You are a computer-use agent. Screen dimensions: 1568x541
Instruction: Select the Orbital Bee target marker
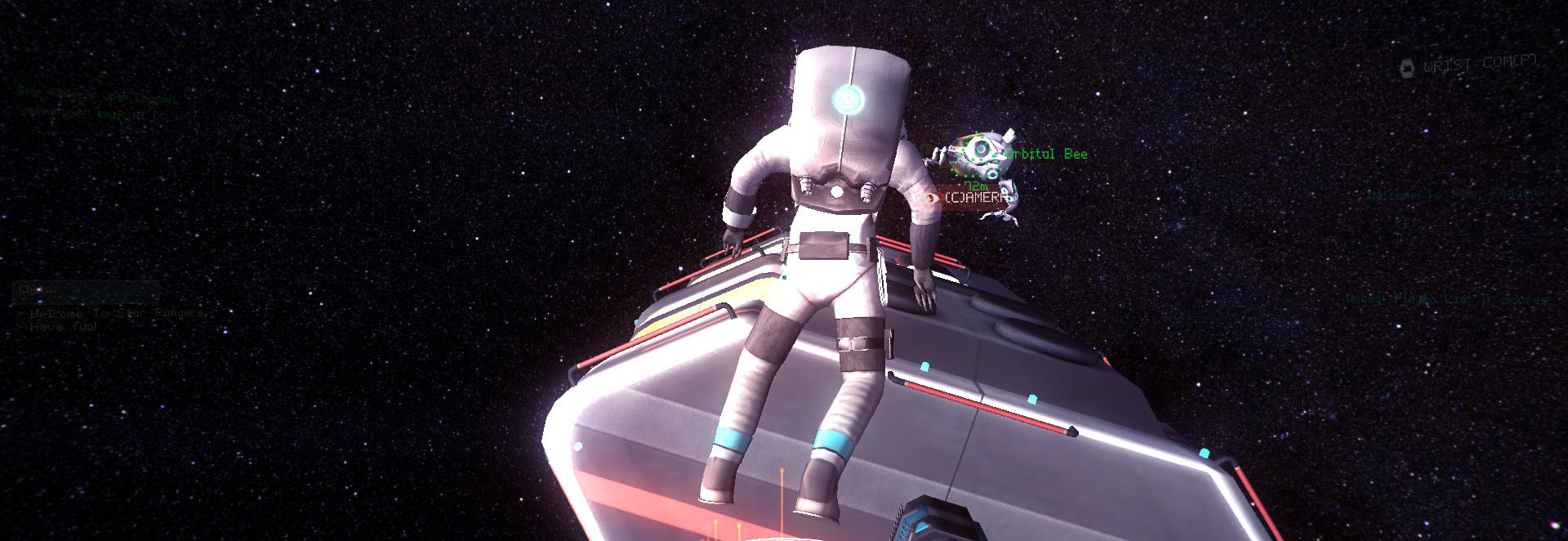coord(978,154)
